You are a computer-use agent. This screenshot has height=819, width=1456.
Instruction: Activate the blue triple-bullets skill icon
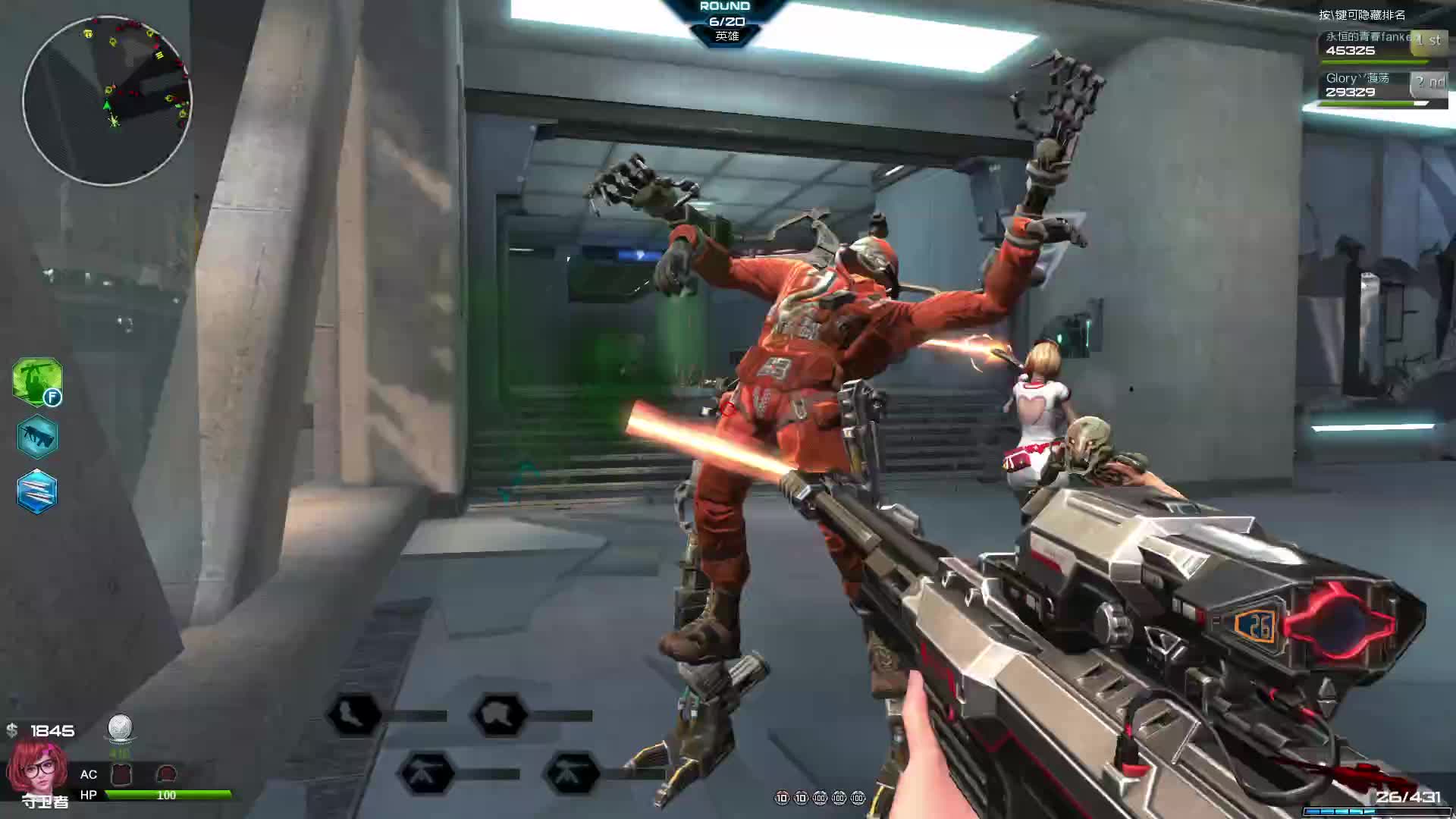coord(36,491)
